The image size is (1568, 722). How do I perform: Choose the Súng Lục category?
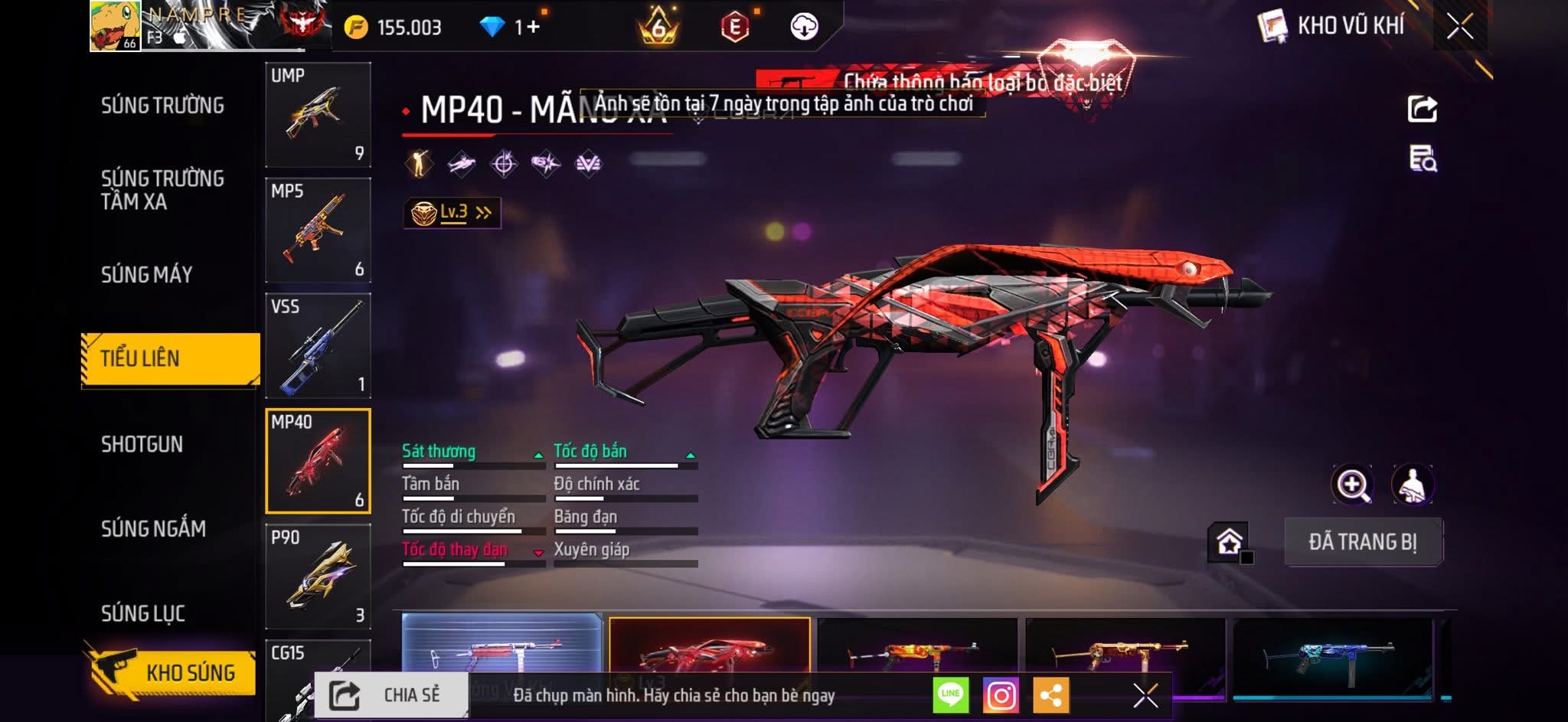point(143,613)
